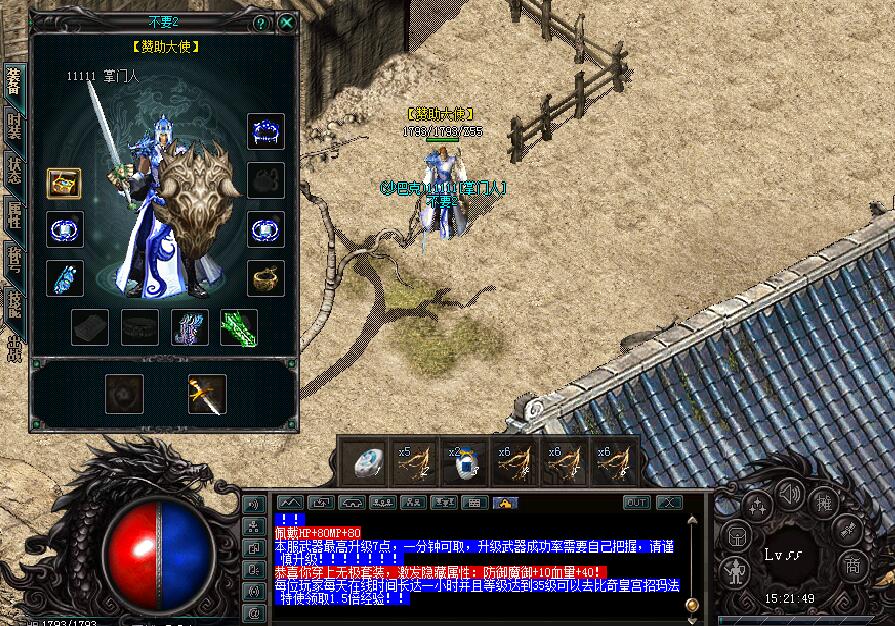Show the 属性 attributes tab
This screenshot has height=626, width=895.
[14, 213]
